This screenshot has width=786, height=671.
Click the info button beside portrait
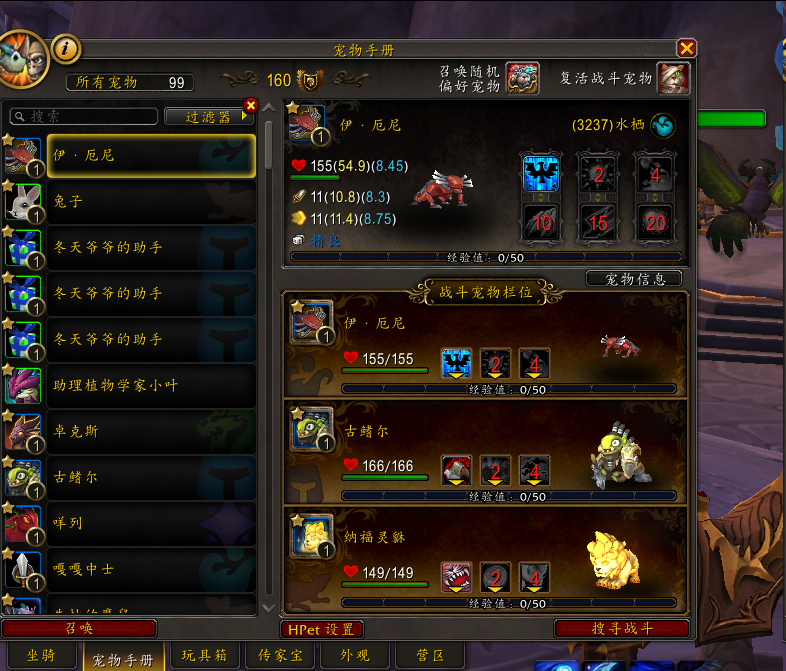tap(65, 46)
